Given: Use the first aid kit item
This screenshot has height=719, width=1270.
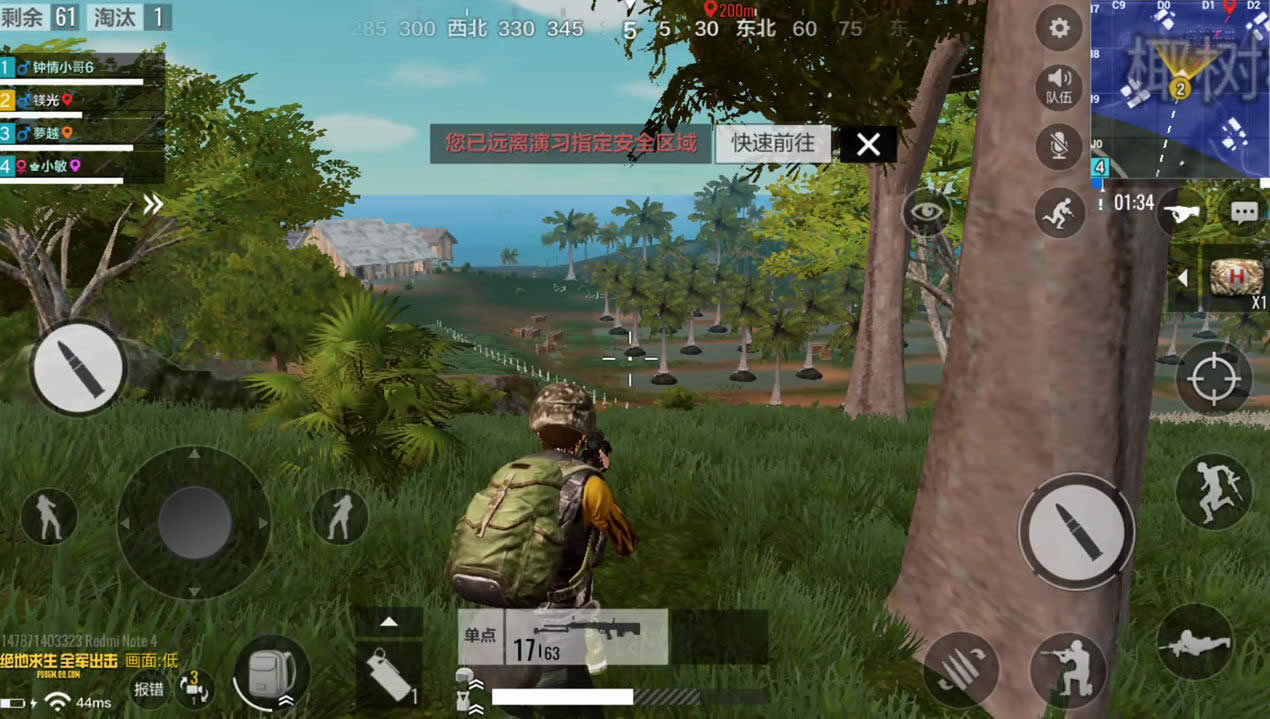Looking at the screenshot, I should click(1236, 277).
